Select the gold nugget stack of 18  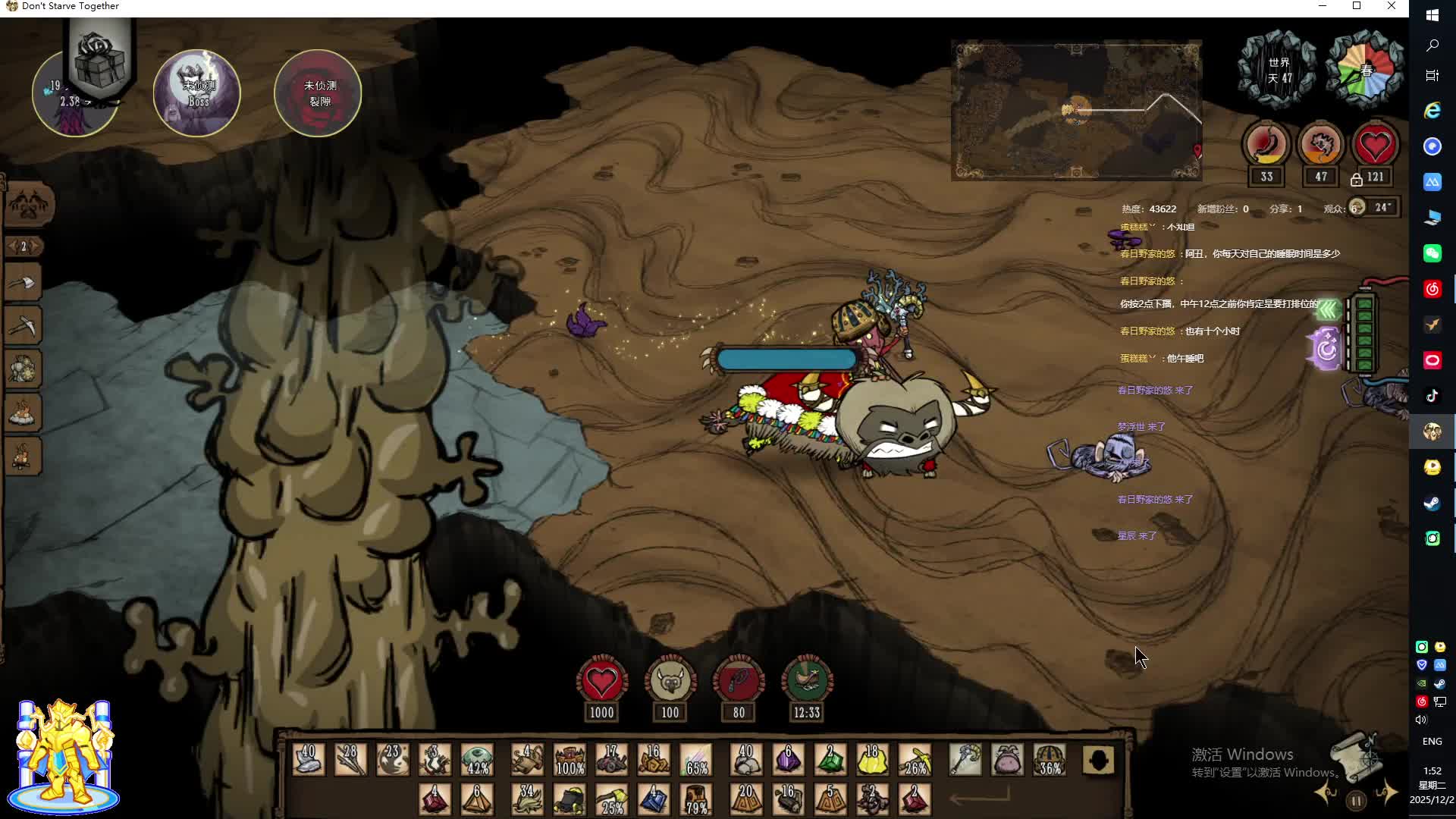pyautogui.click(x=872, y=759)
